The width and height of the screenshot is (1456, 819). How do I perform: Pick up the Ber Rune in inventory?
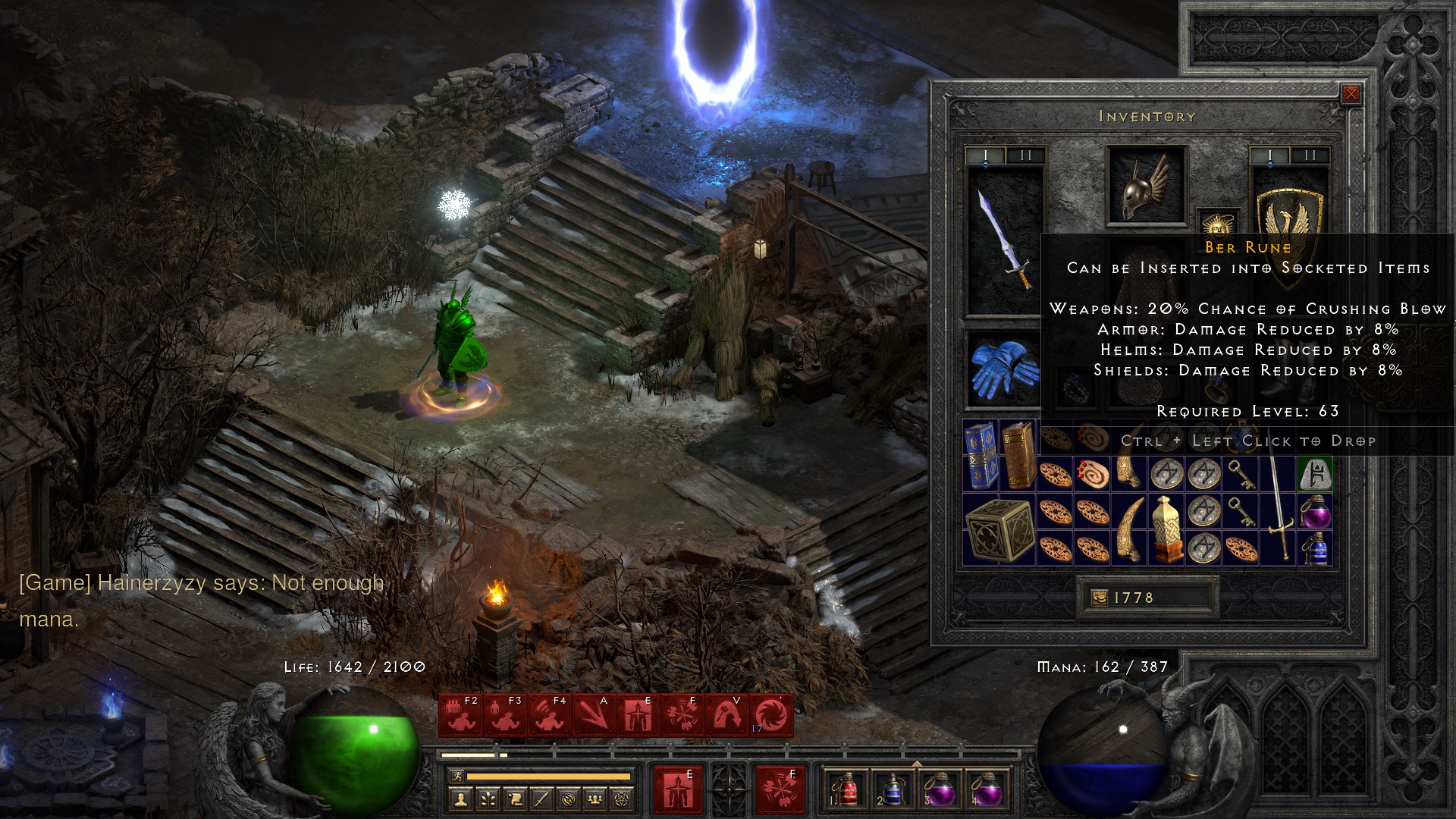tap(1316, 475)
